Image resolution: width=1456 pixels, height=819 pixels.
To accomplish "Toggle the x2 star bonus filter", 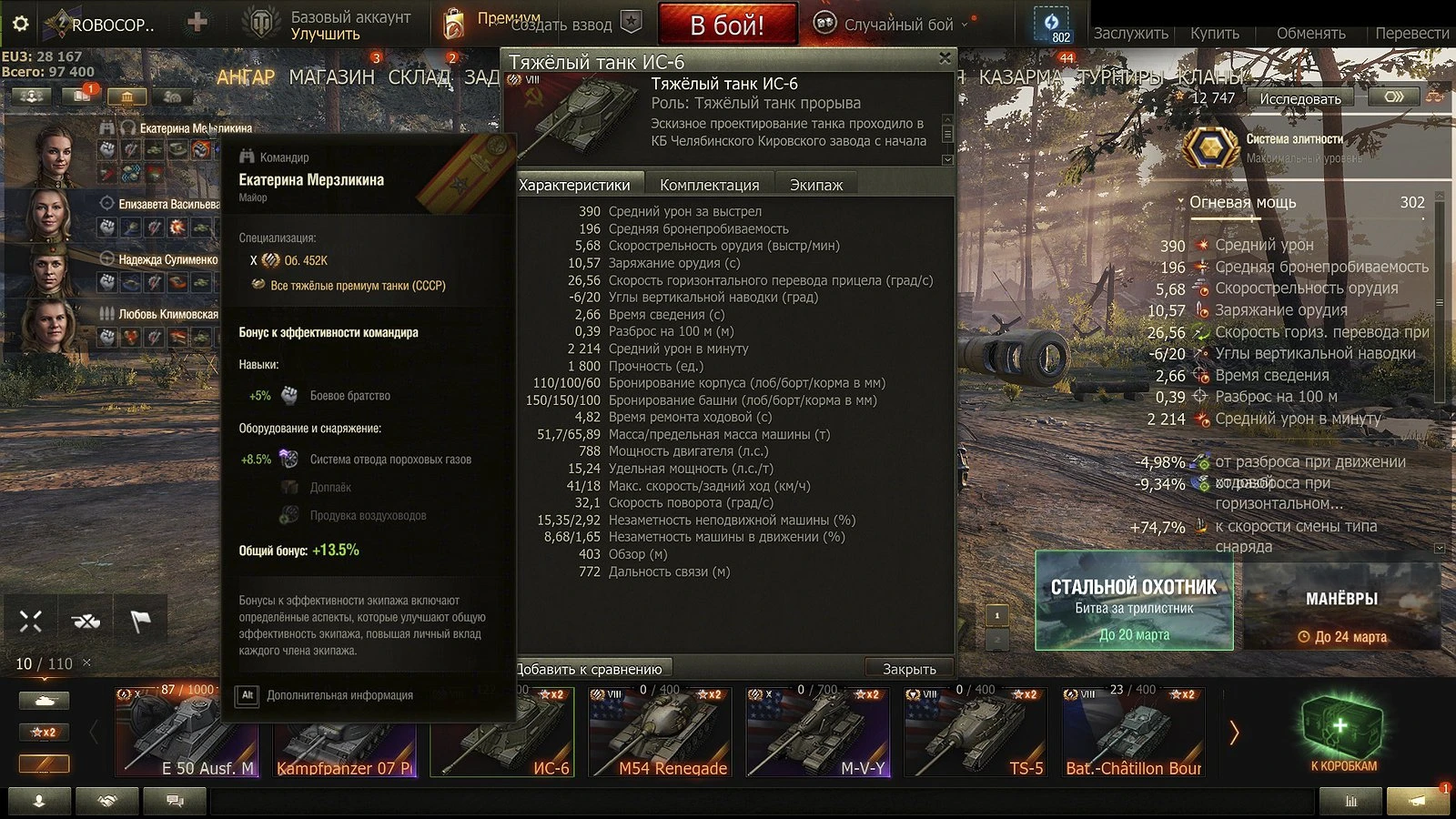I will [44, 732].
